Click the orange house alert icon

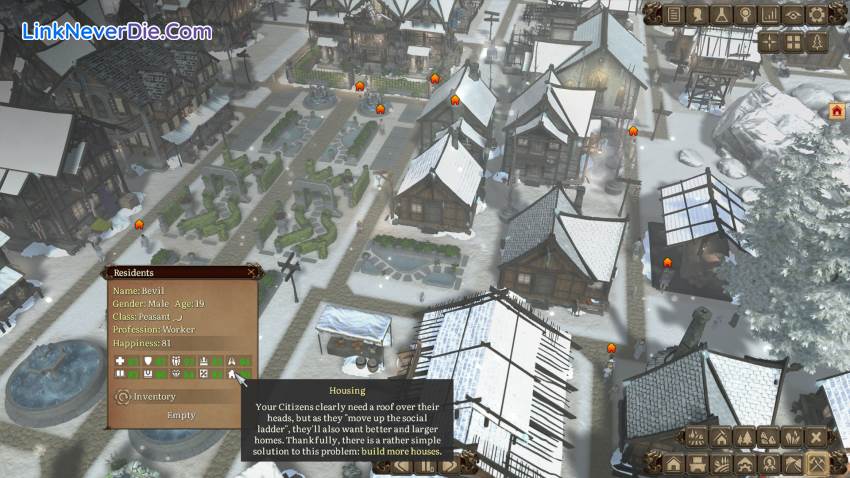pyautogui.click(x=836, y=111)
